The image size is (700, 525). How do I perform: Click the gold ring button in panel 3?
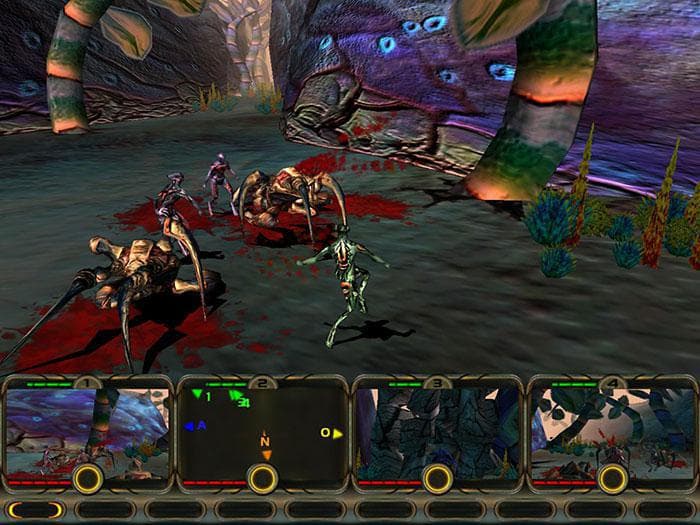coord(437,478)
